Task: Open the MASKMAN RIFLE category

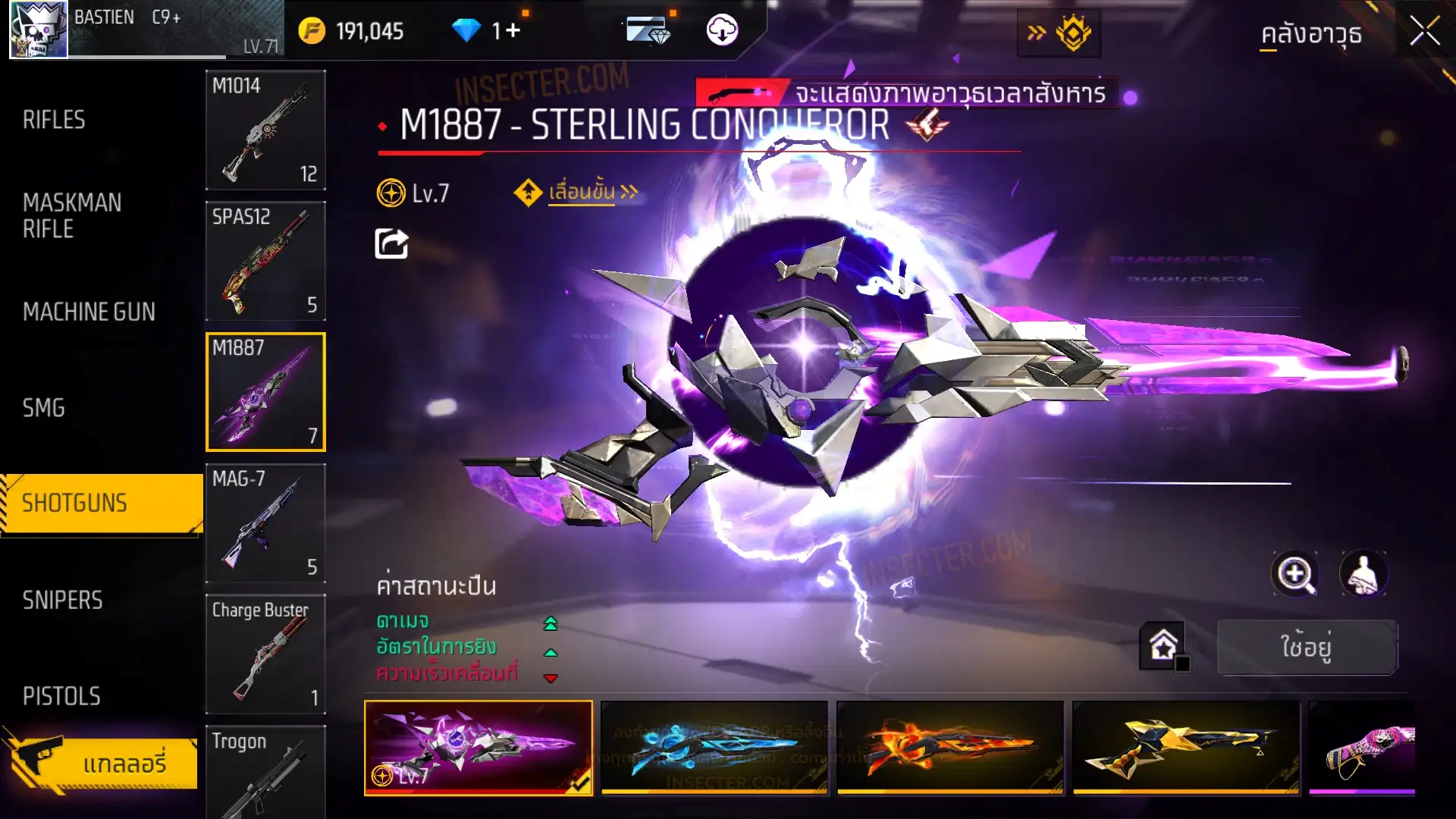Action: point(72,216)
